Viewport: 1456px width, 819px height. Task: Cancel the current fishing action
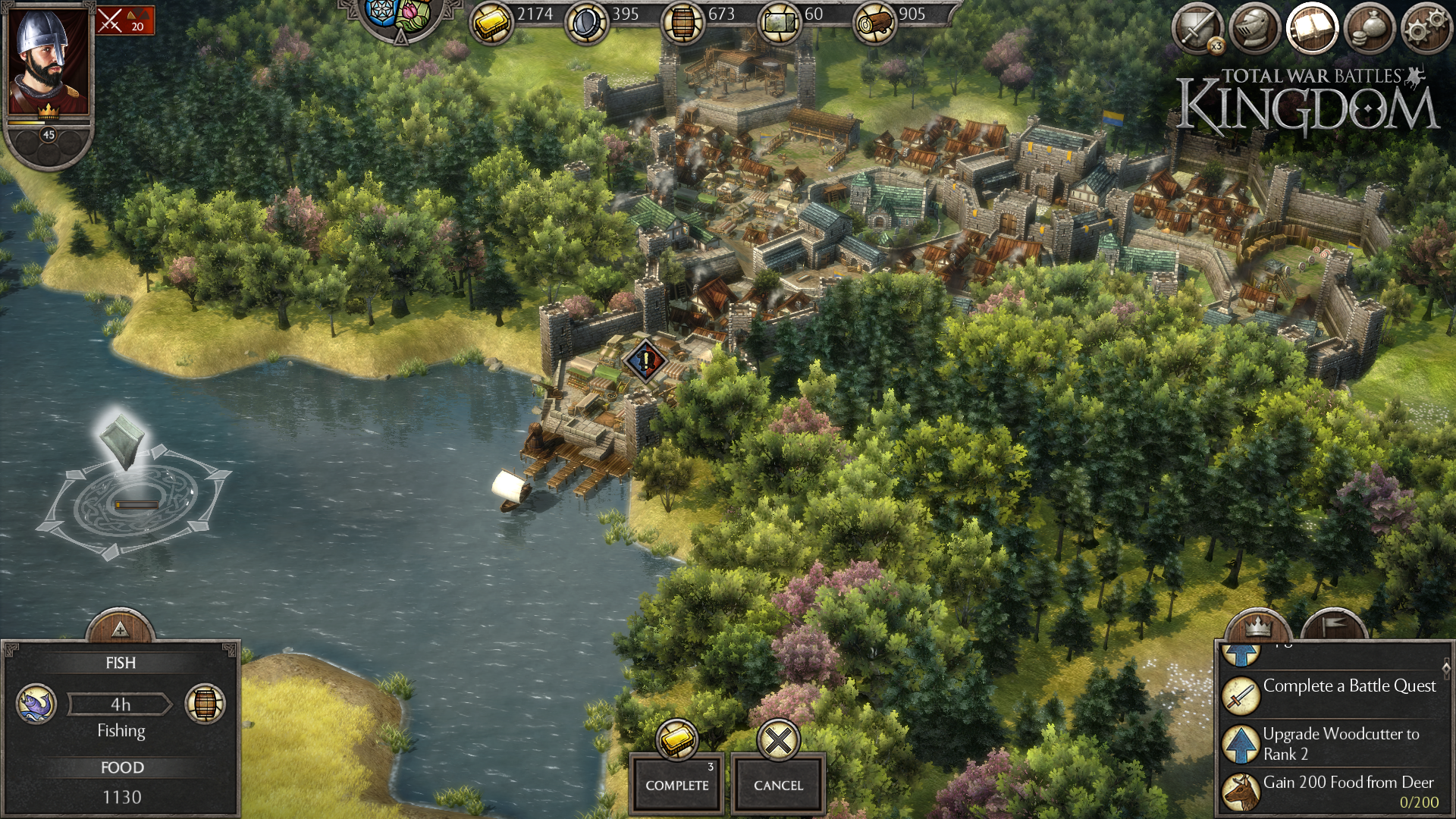778,783
